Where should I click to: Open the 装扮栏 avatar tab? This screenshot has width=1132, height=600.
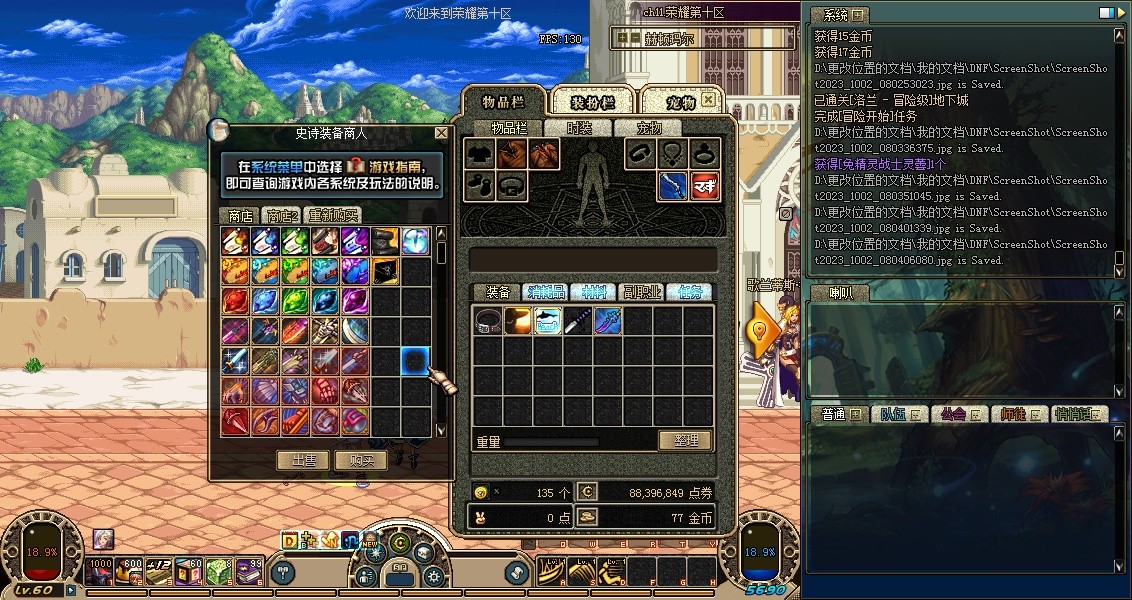coord(592,103)
